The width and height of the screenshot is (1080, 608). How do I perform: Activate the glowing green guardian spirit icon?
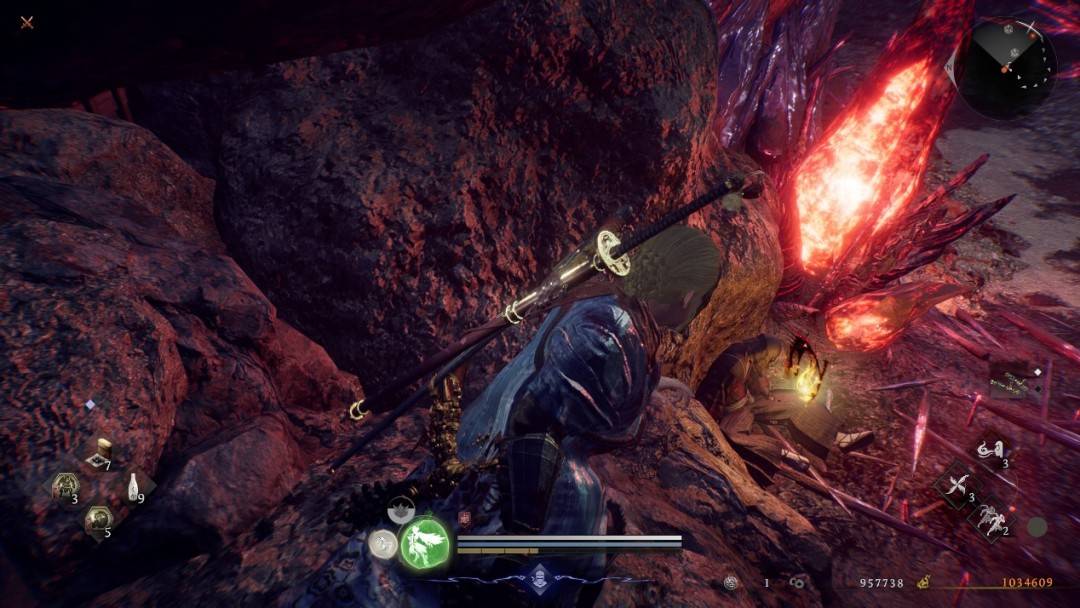click(x=425, y=545)
